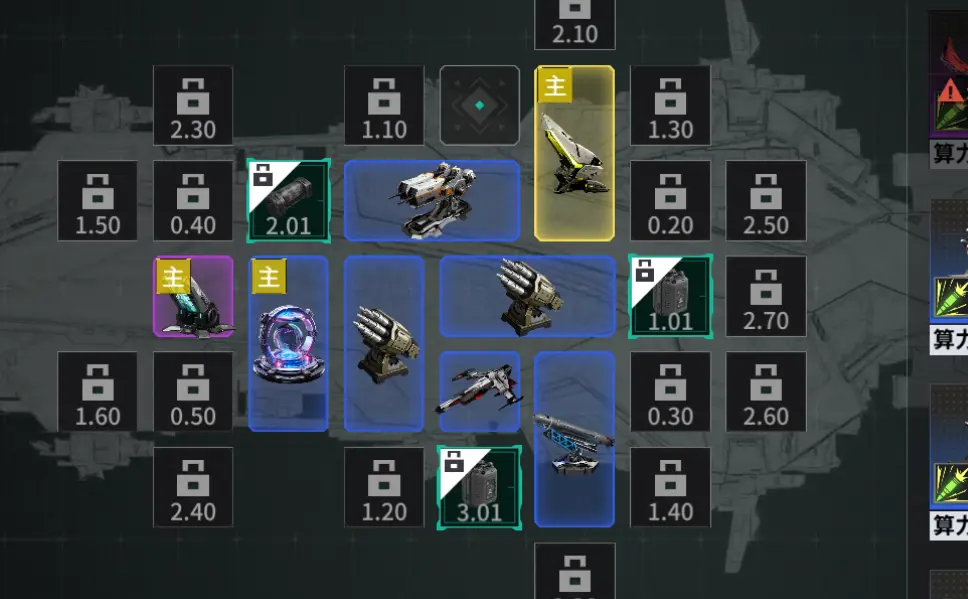Select the locked slot labeled 2.60

click(x=766, y=391)
